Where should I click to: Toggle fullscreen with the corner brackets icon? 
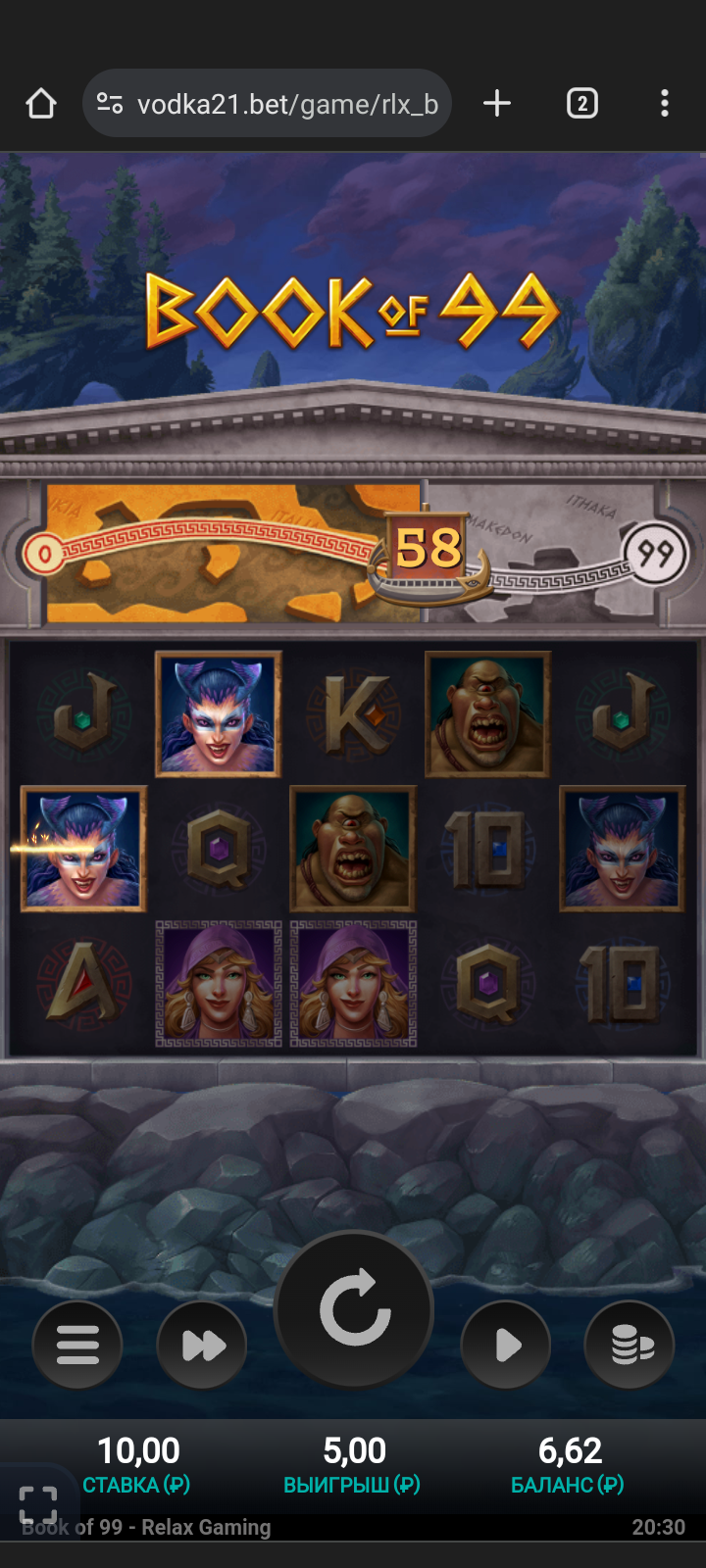(38, 1504)
